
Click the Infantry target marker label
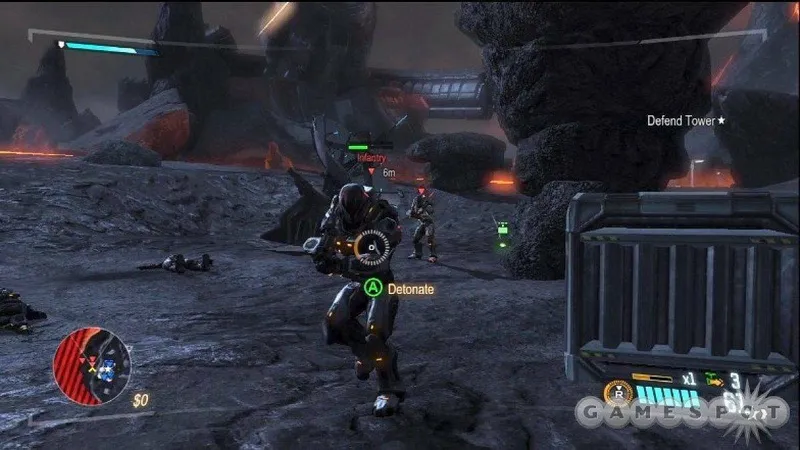coord(371,158)
